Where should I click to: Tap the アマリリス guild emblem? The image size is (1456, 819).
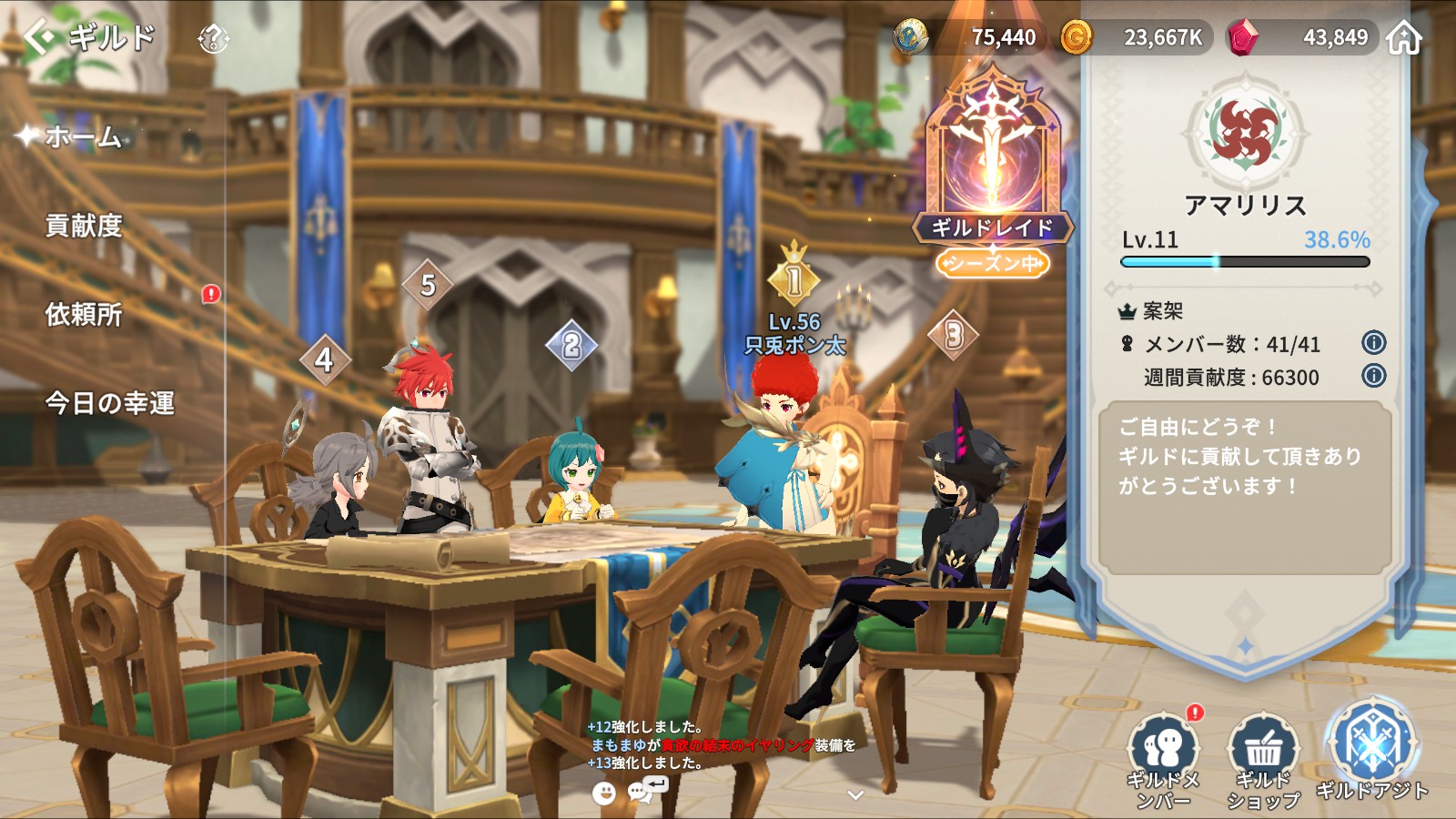click(1244, 133)
